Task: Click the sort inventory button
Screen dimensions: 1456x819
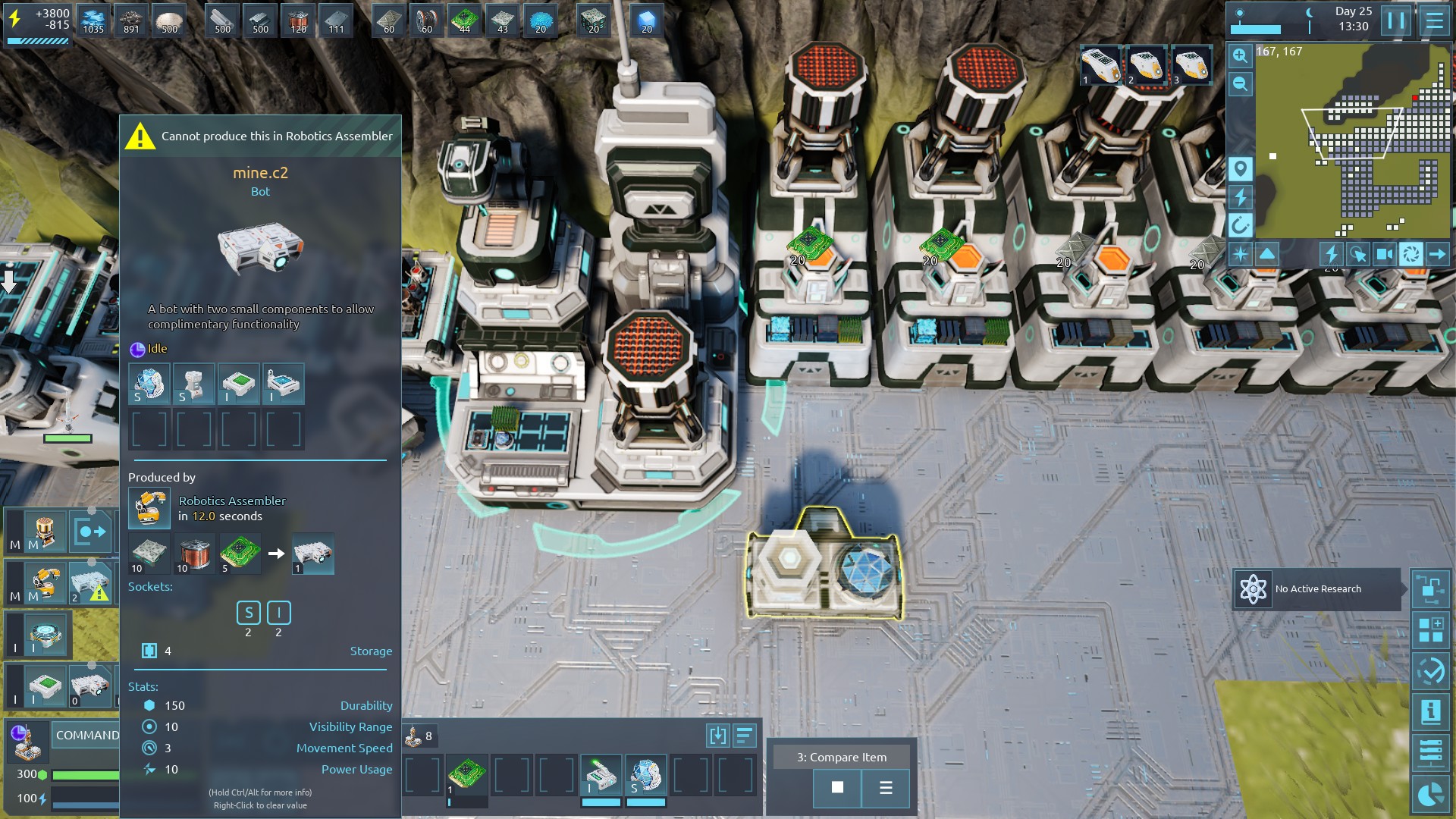Action: click(x=744, y=735)
